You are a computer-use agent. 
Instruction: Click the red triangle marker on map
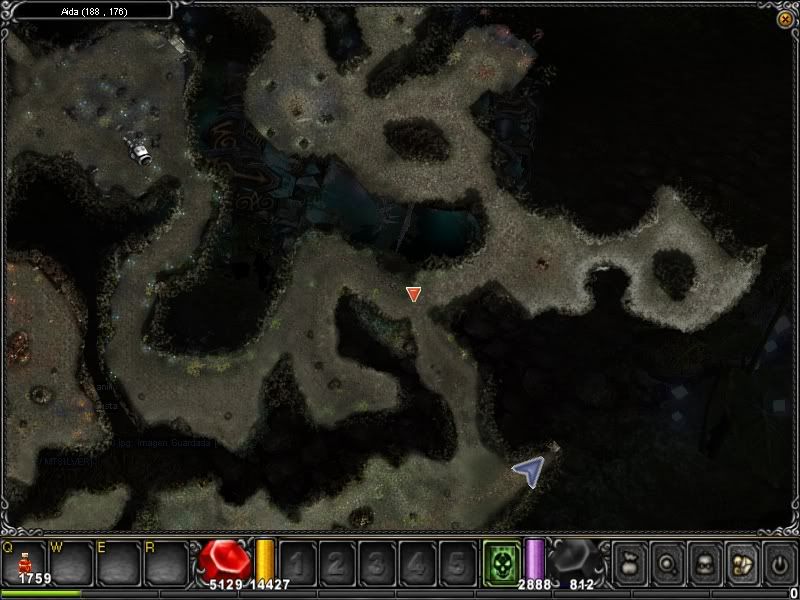click(x=414, y=293)
